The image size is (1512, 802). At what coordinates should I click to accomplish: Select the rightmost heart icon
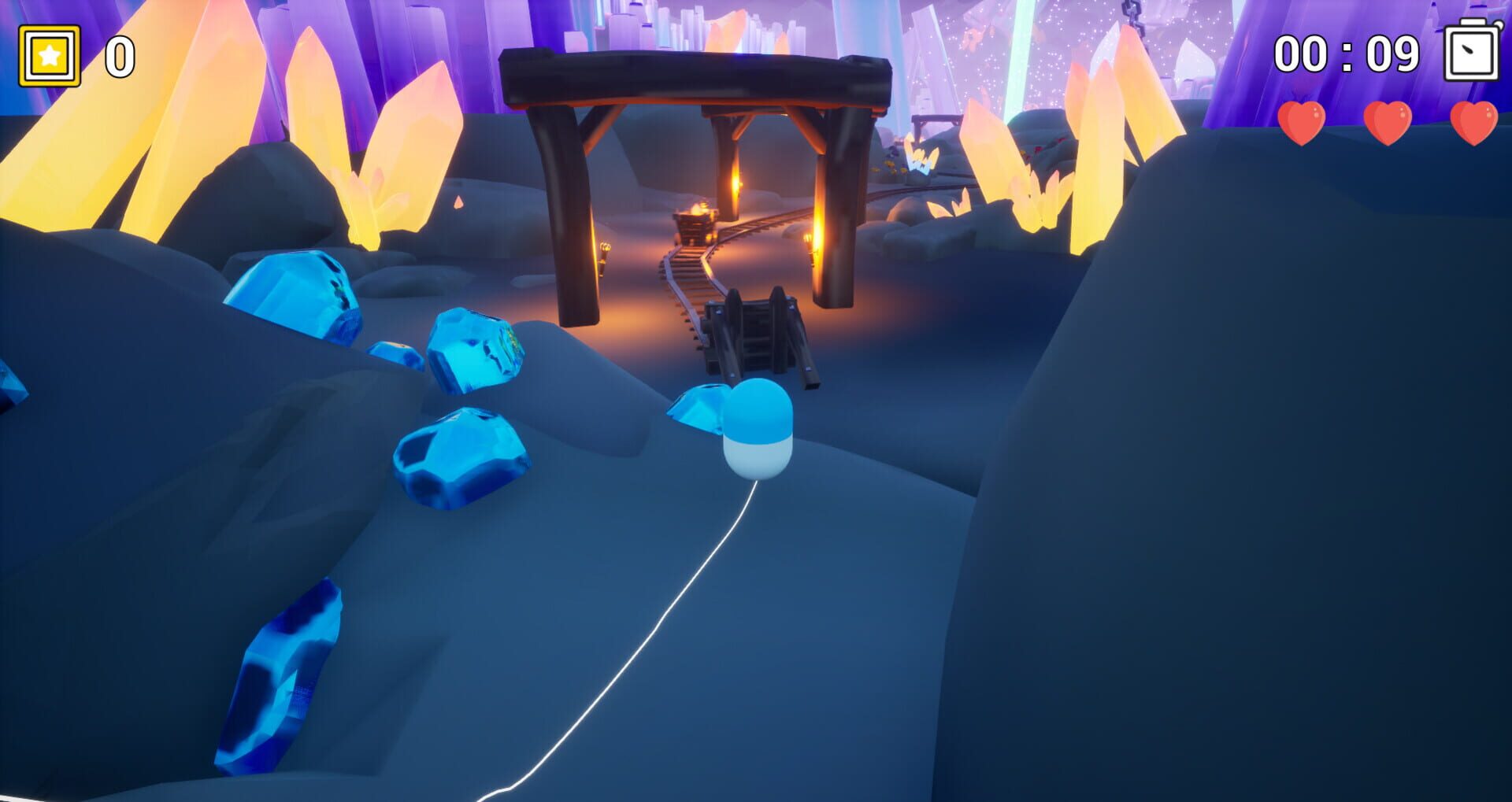click(x=1477, y=124)
